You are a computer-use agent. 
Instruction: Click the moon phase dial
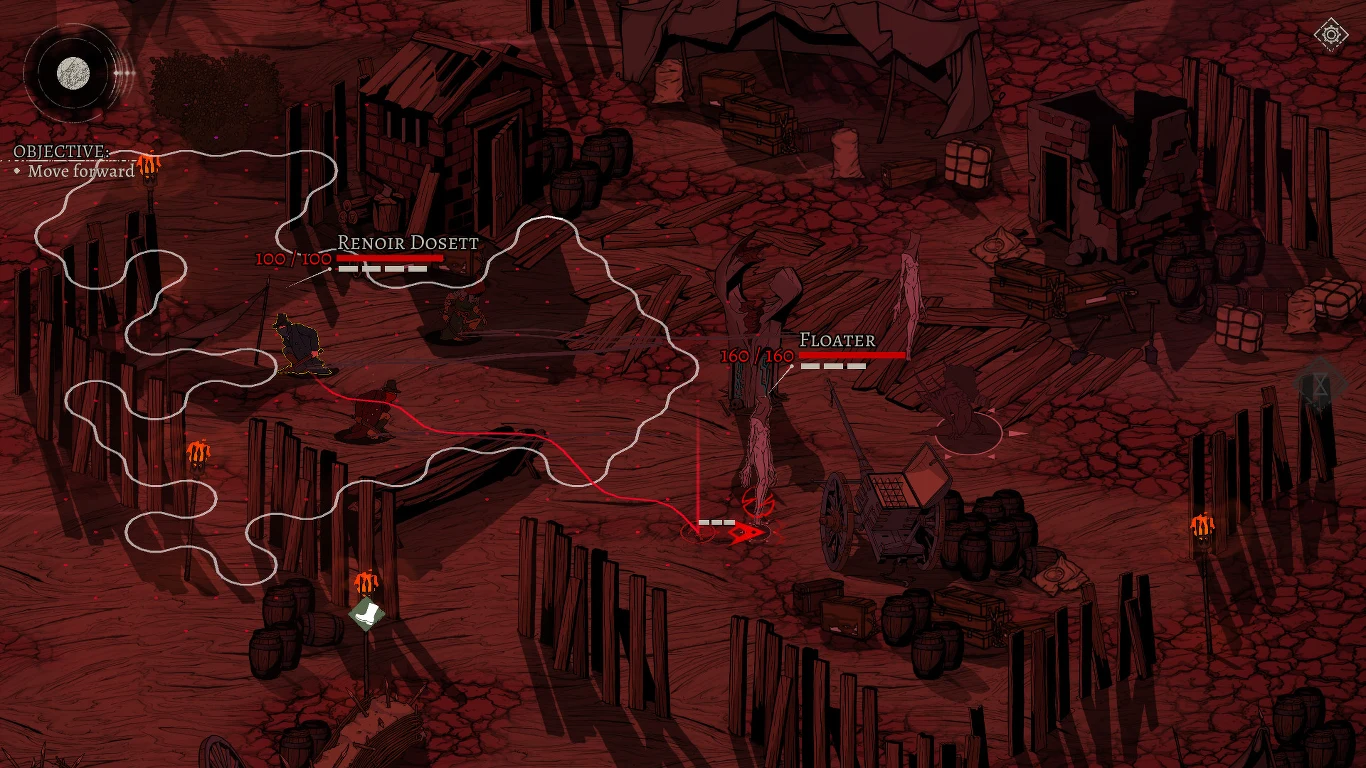coord(72,72)
